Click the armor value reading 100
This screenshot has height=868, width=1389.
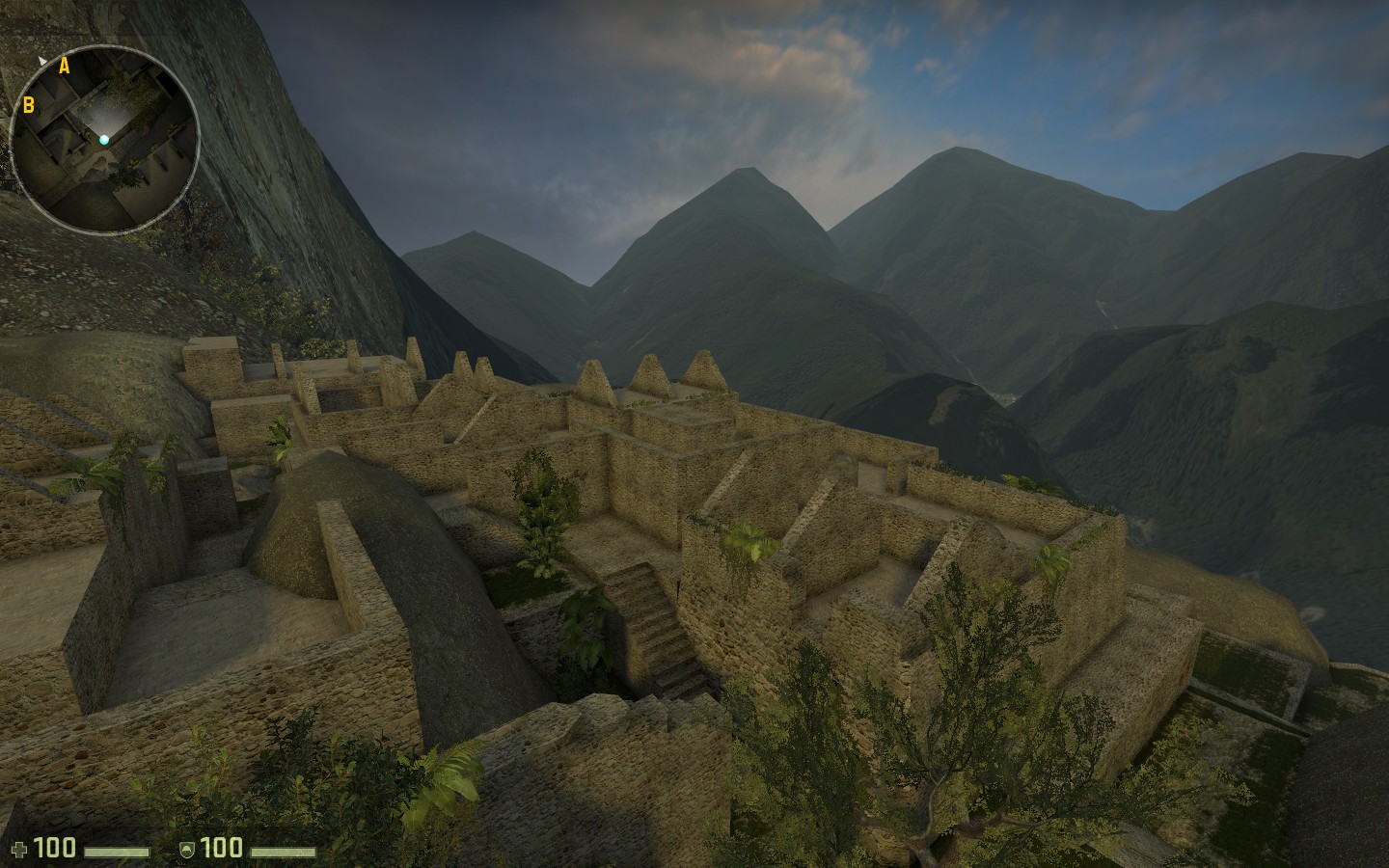coord(221,848)
